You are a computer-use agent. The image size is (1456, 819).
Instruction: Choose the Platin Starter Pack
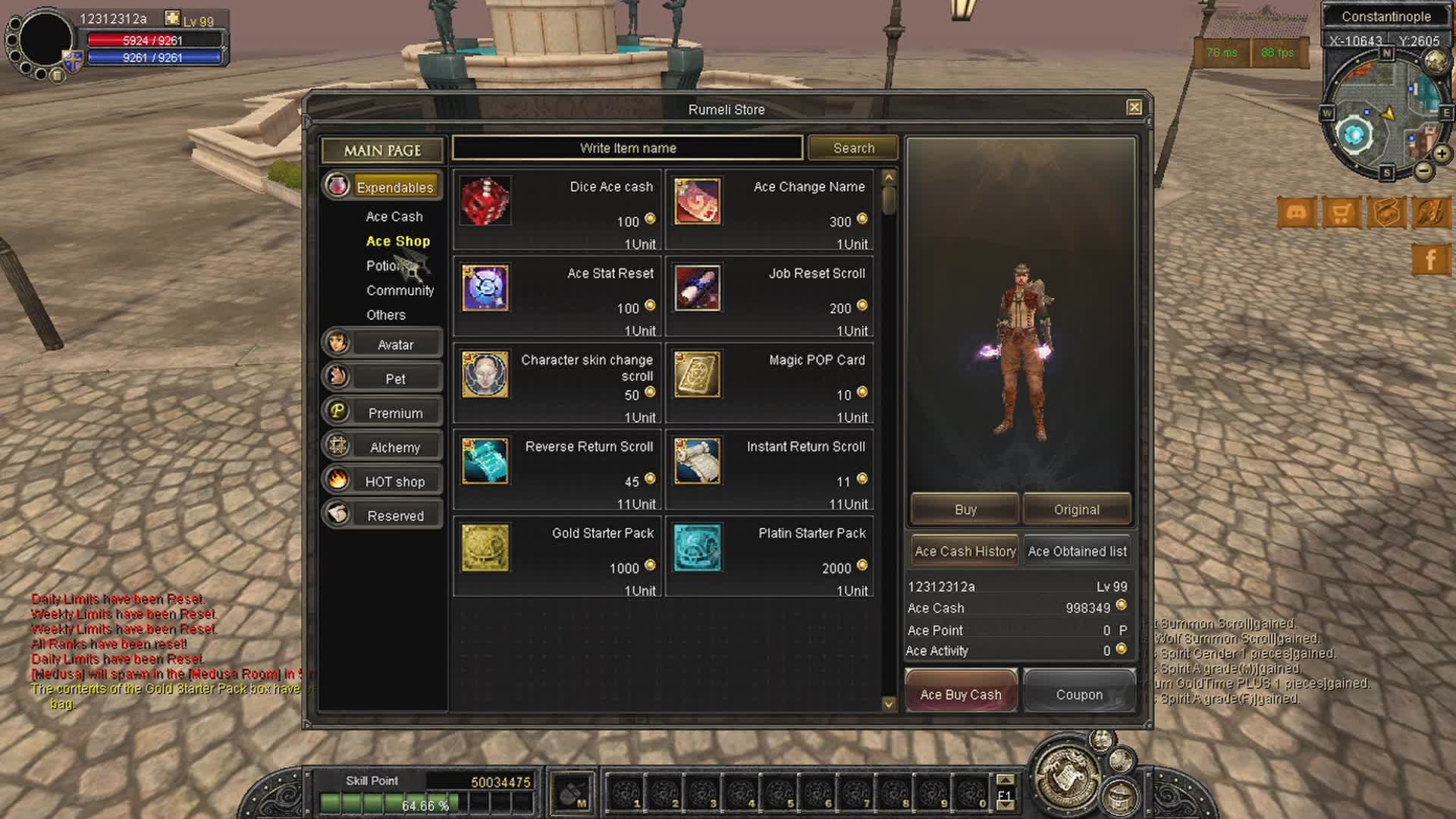point(770,557)
